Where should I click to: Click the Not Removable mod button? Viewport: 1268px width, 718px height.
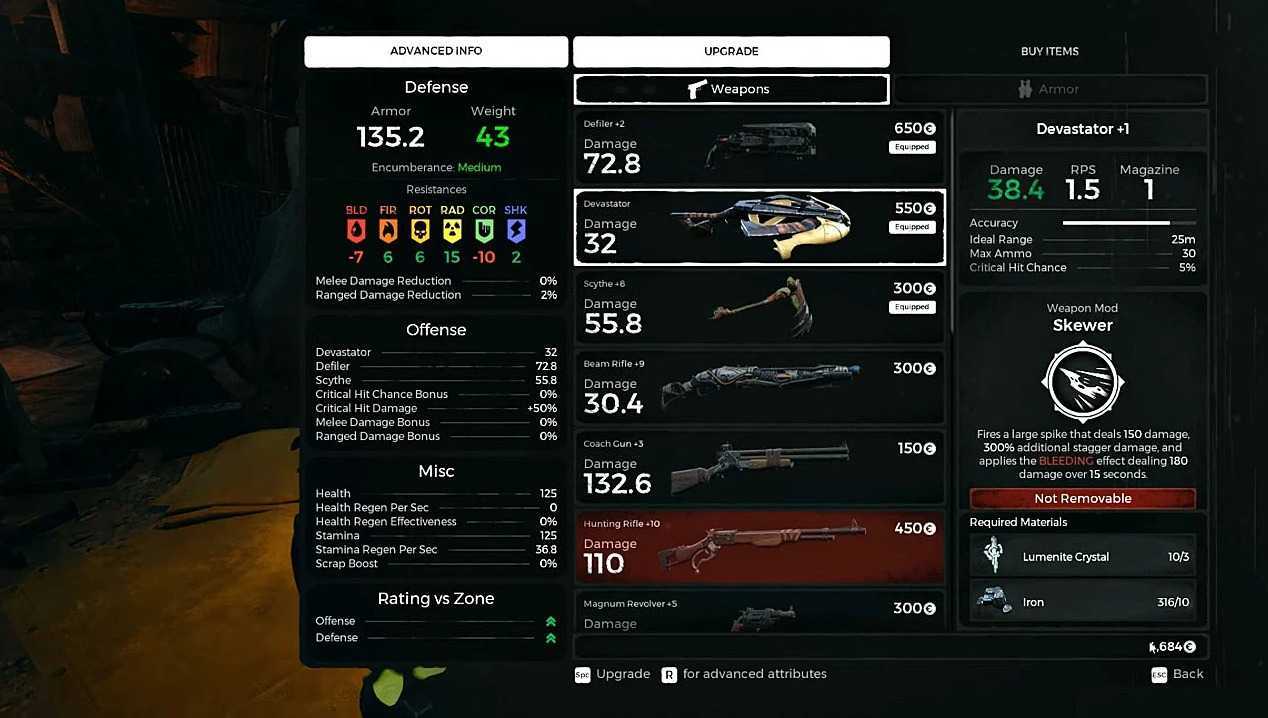coord(1082,498)
